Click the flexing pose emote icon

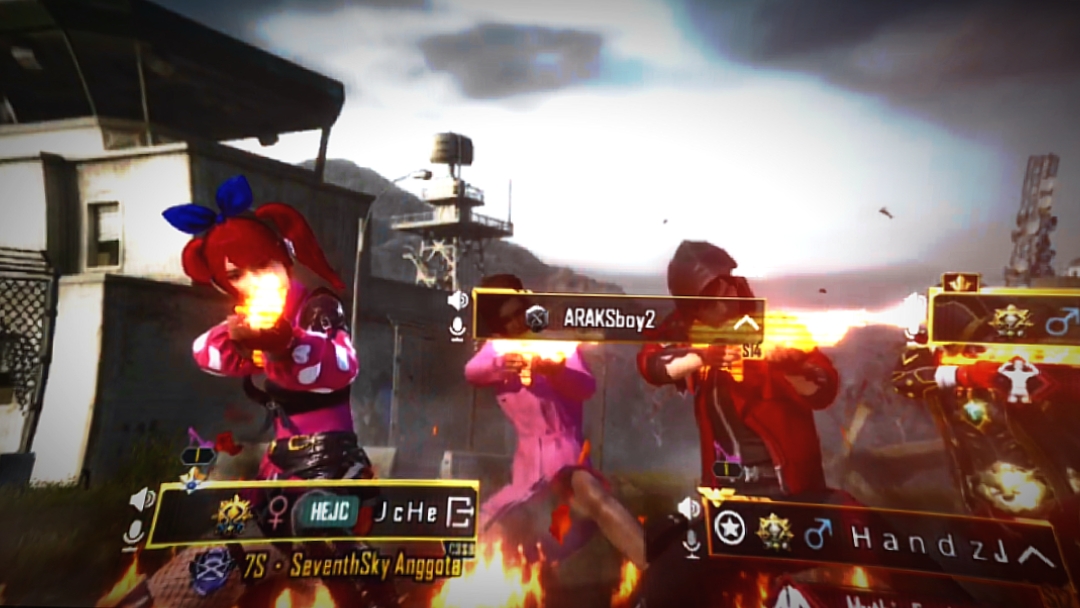pyautogui.click(x=1018, y=379)
